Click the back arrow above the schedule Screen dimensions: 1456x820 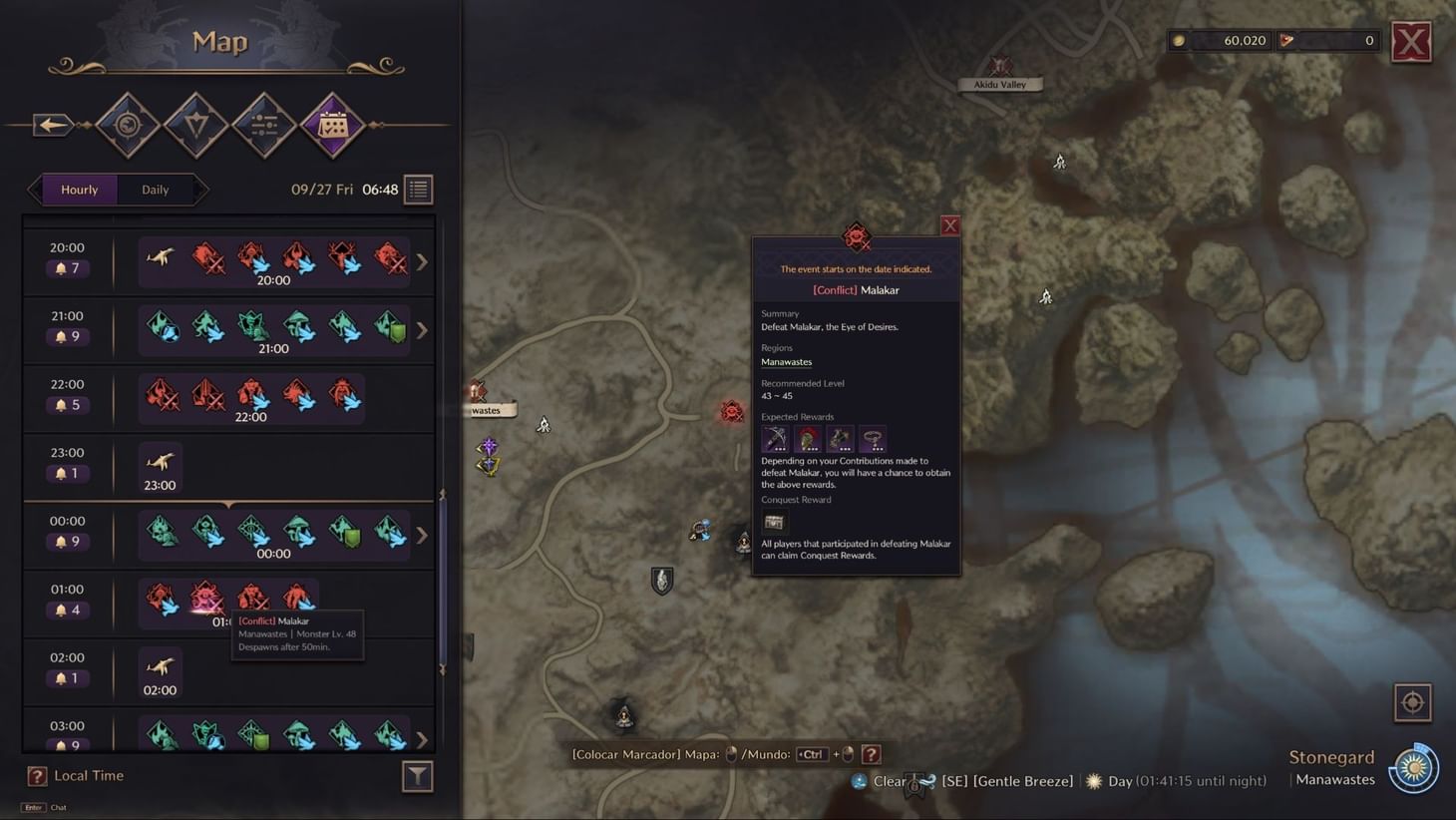click(52, 124)
